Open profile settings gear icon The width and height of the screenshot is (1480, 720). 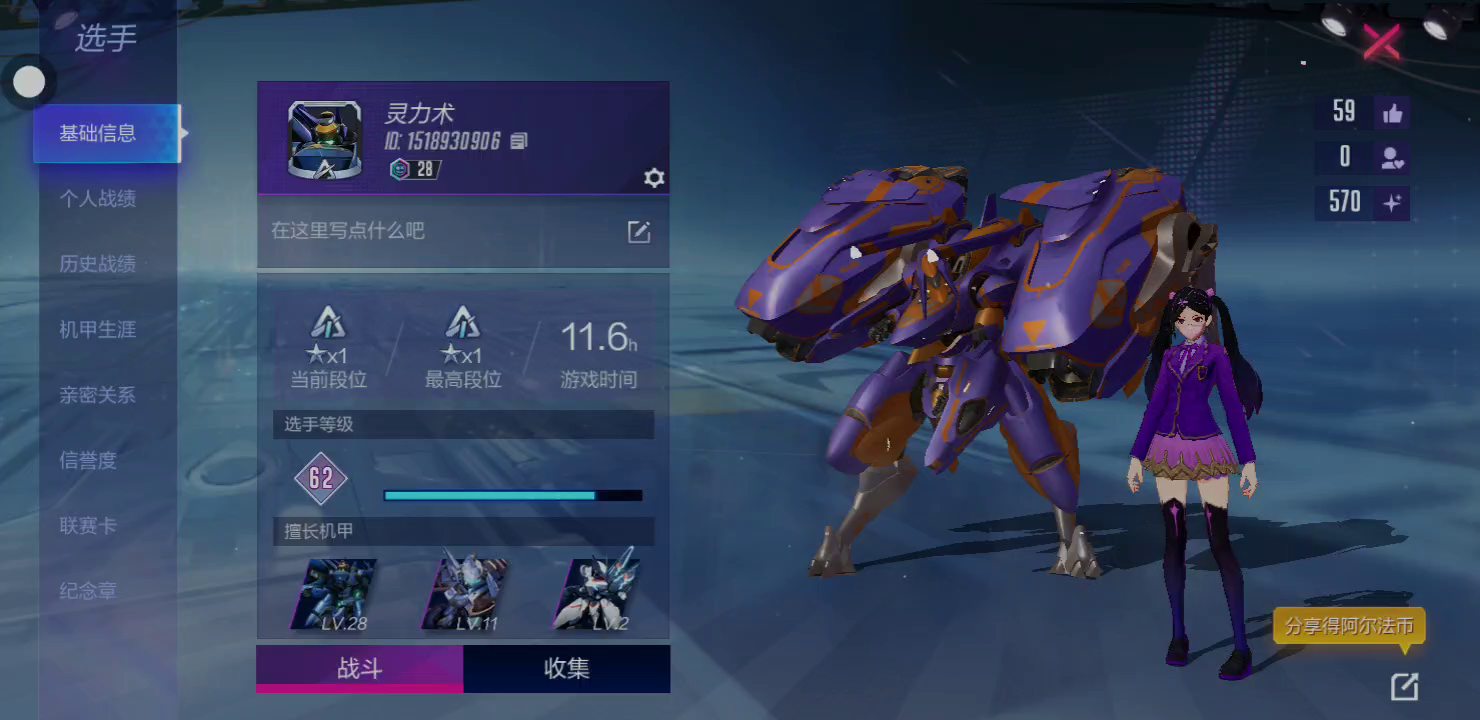tap(654, 178)
